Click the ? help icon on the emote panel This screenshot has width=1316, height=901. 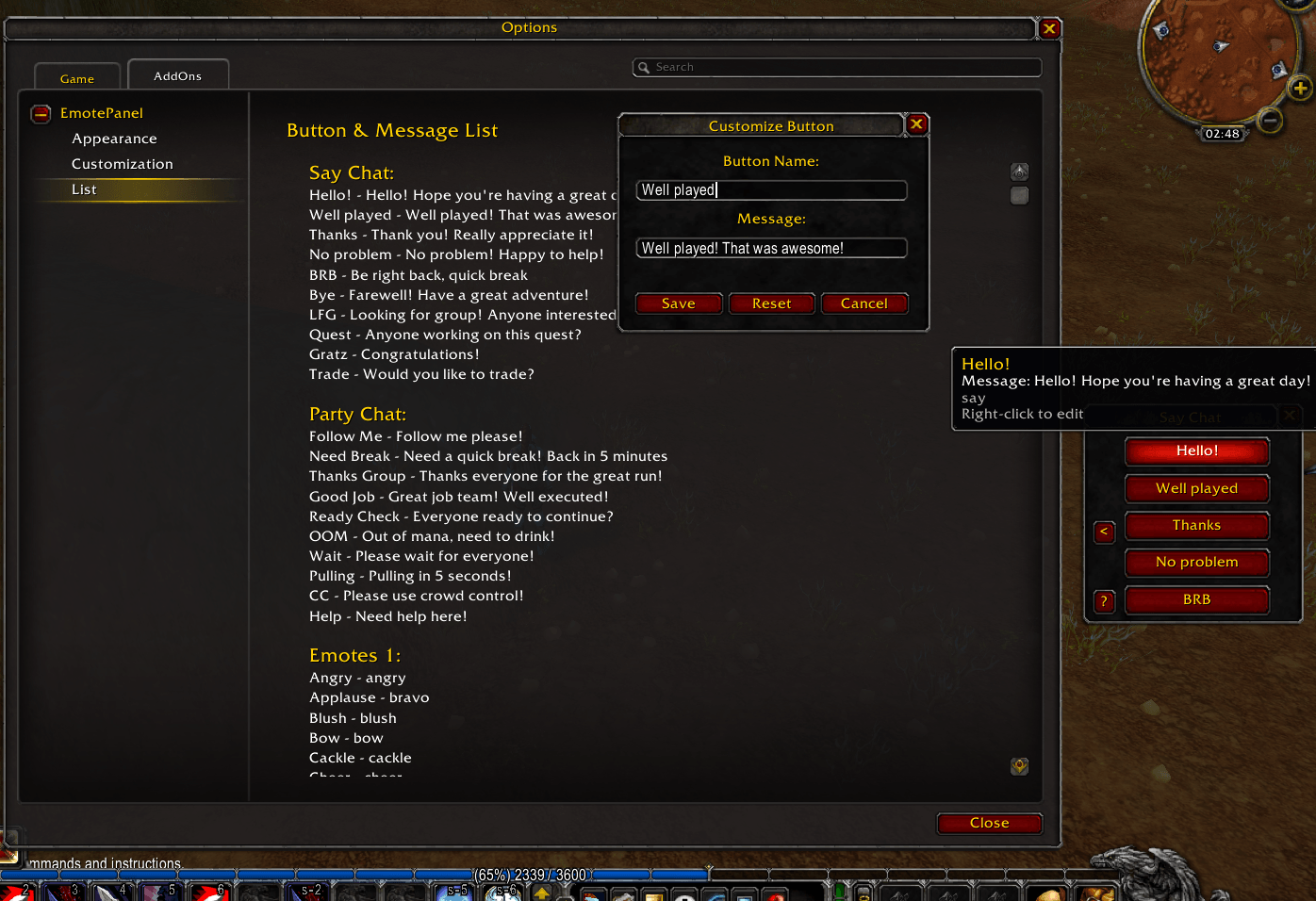[x=1104, y=601]
